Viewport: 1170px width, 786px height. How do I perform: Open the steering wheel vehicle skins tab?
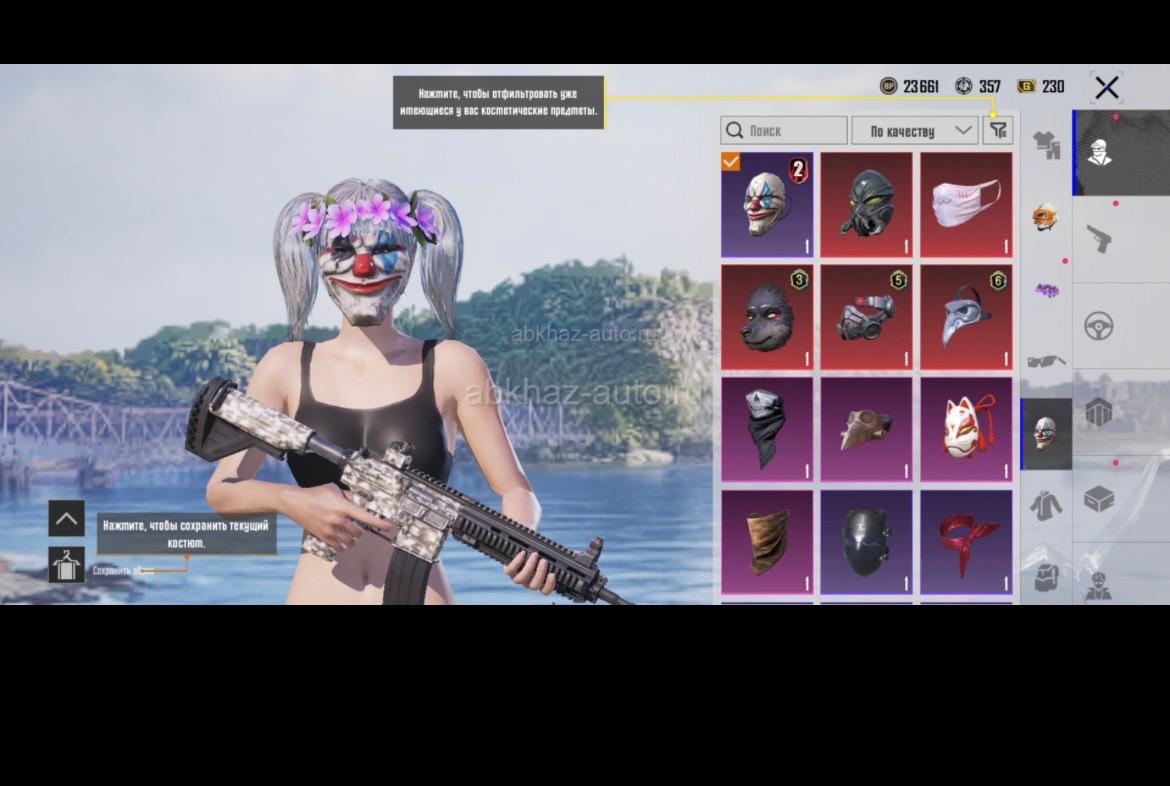1099,326
